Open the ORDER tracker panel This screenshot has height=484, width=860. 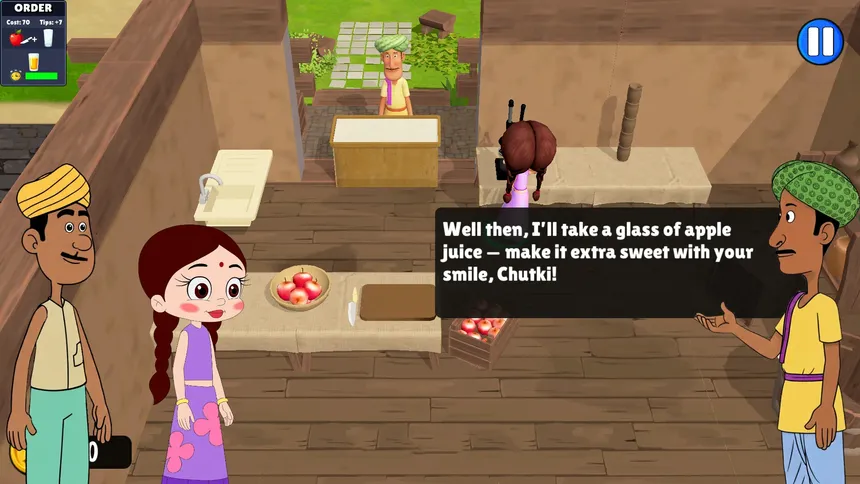33,42
